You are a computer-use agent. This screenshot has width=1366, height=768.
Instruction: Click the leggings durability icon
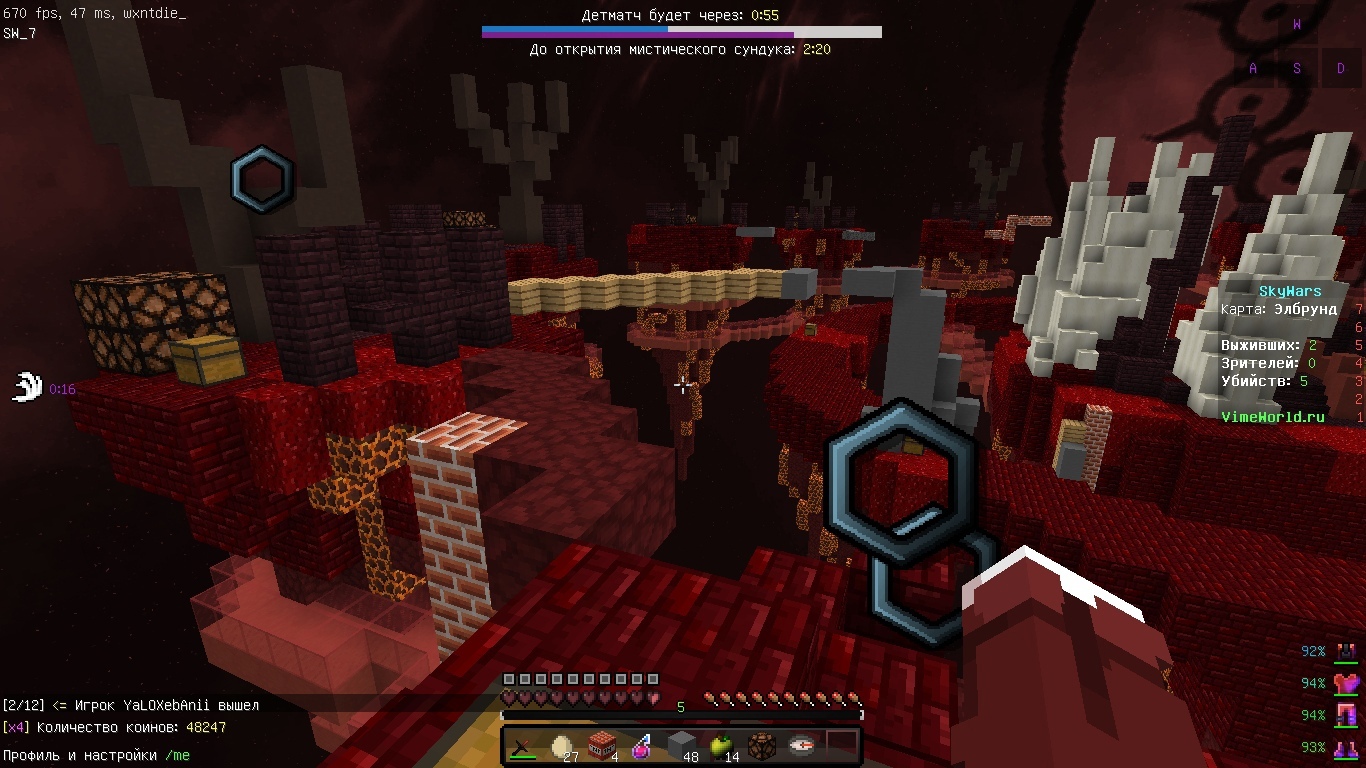point(1347,716)
